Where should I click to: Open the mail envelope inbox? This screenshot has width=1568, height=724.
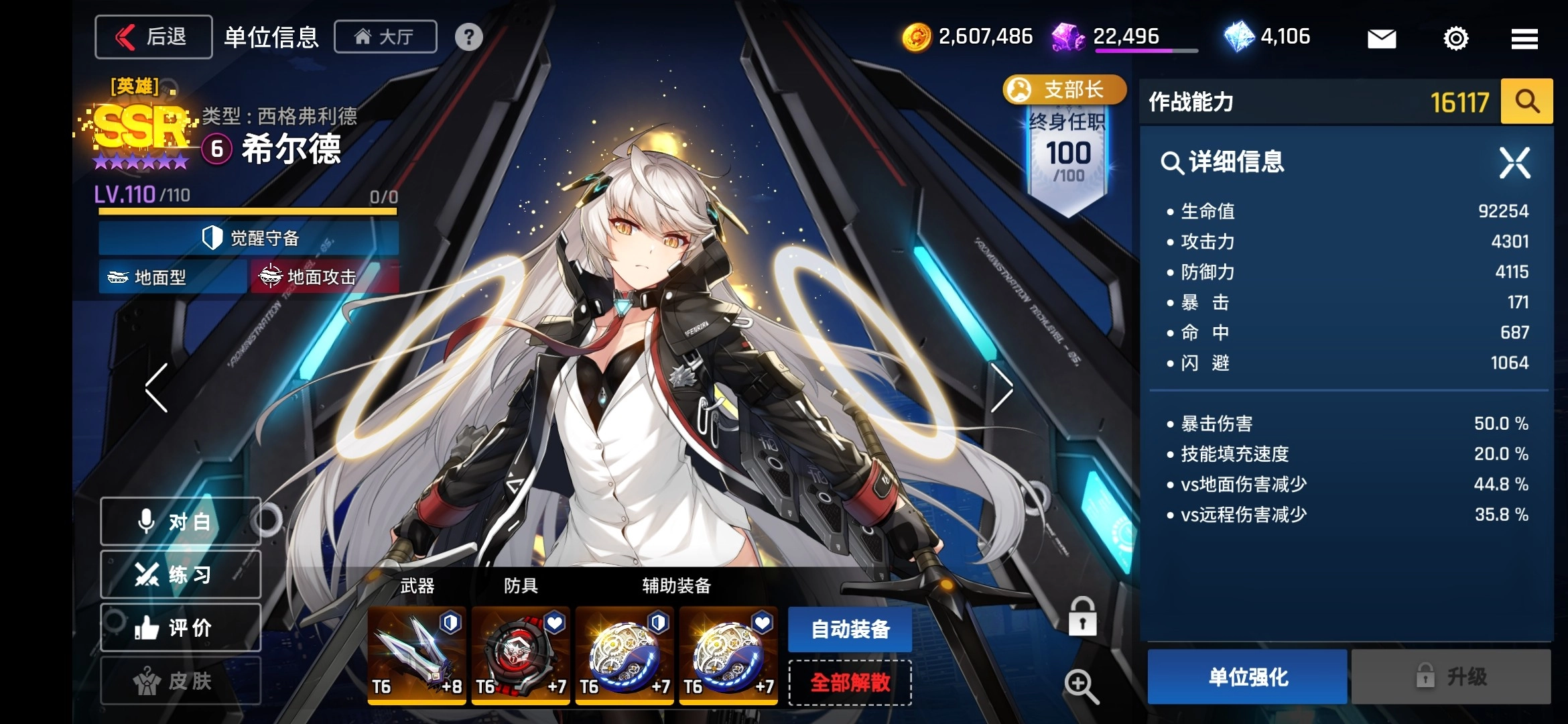[1381, 38]
